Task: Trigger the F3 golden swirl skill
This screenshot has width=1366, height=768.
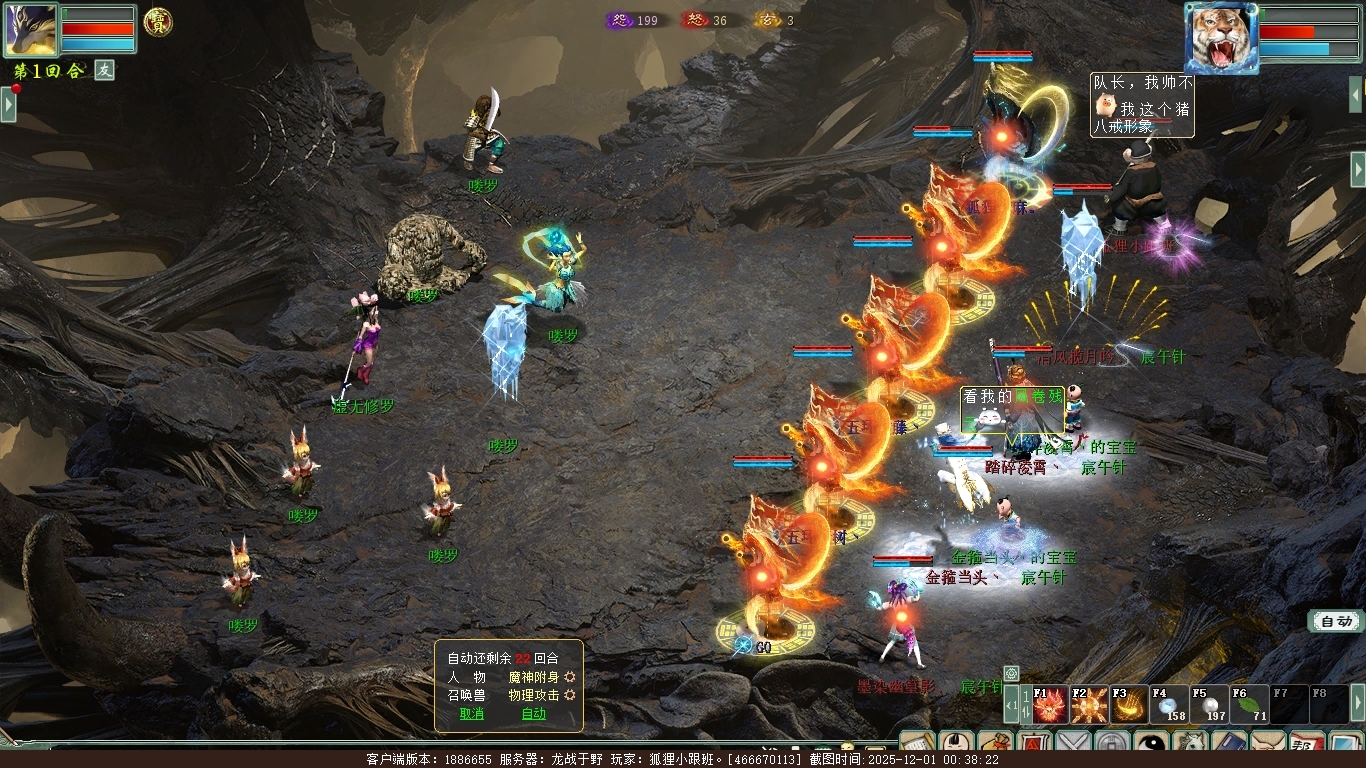Action: tap(1130, 705)
